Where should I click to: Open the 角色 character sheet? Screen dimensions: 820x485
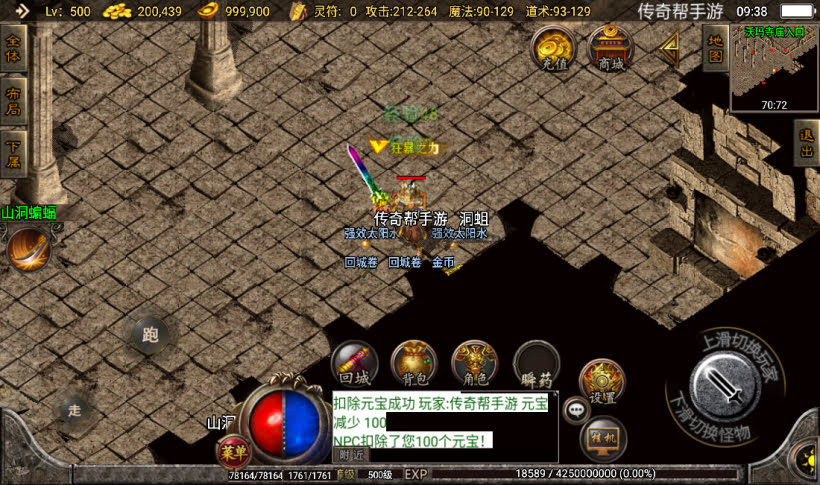(475, 364)
